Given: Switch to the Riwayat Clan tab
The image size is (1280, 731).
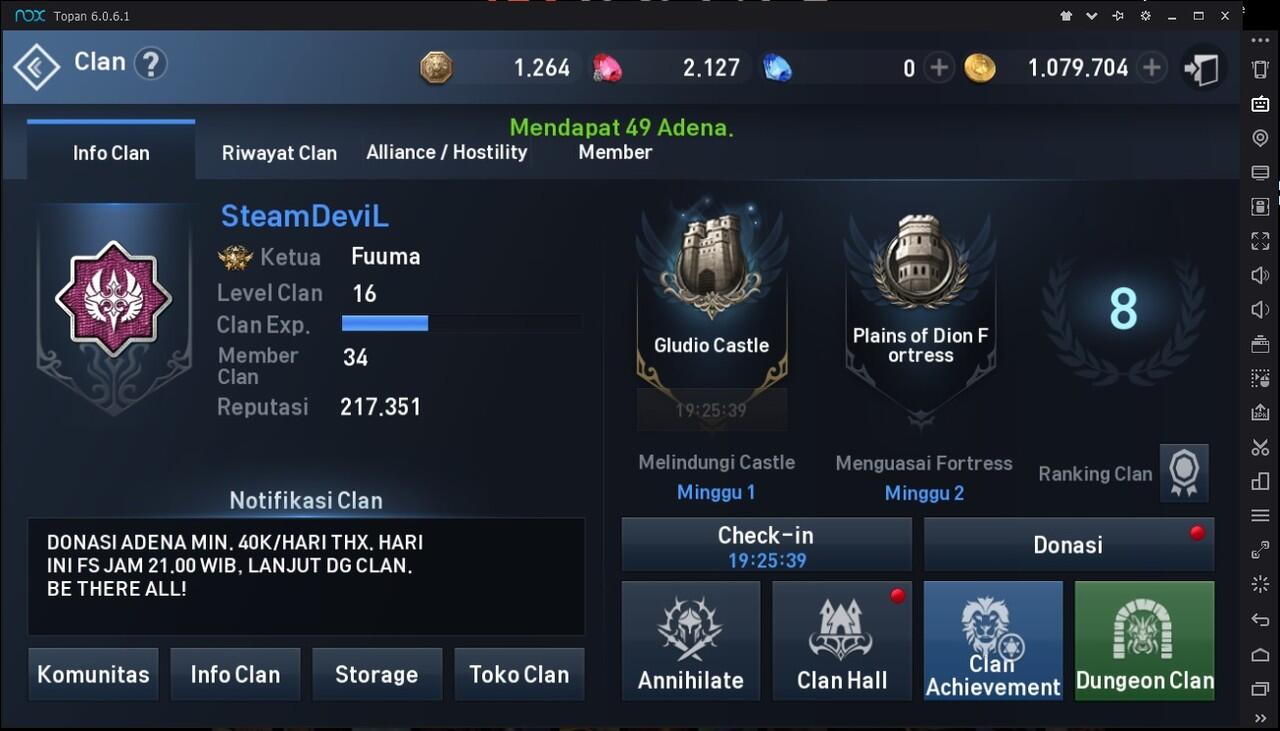Looking at the screenshot, I should (279, 153).
